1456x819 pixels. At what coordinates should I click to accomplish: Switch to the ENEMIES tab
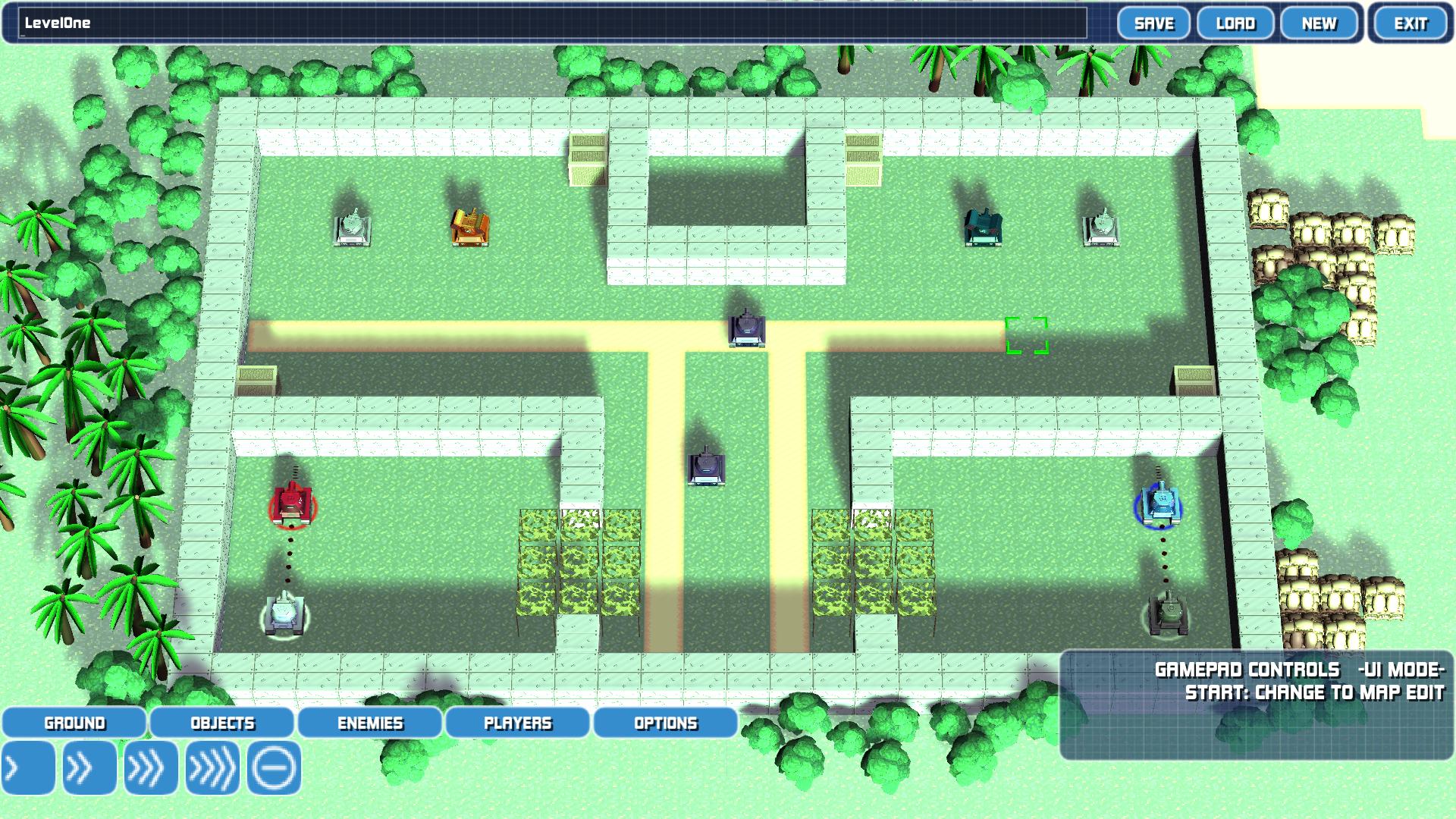[369, 723]
